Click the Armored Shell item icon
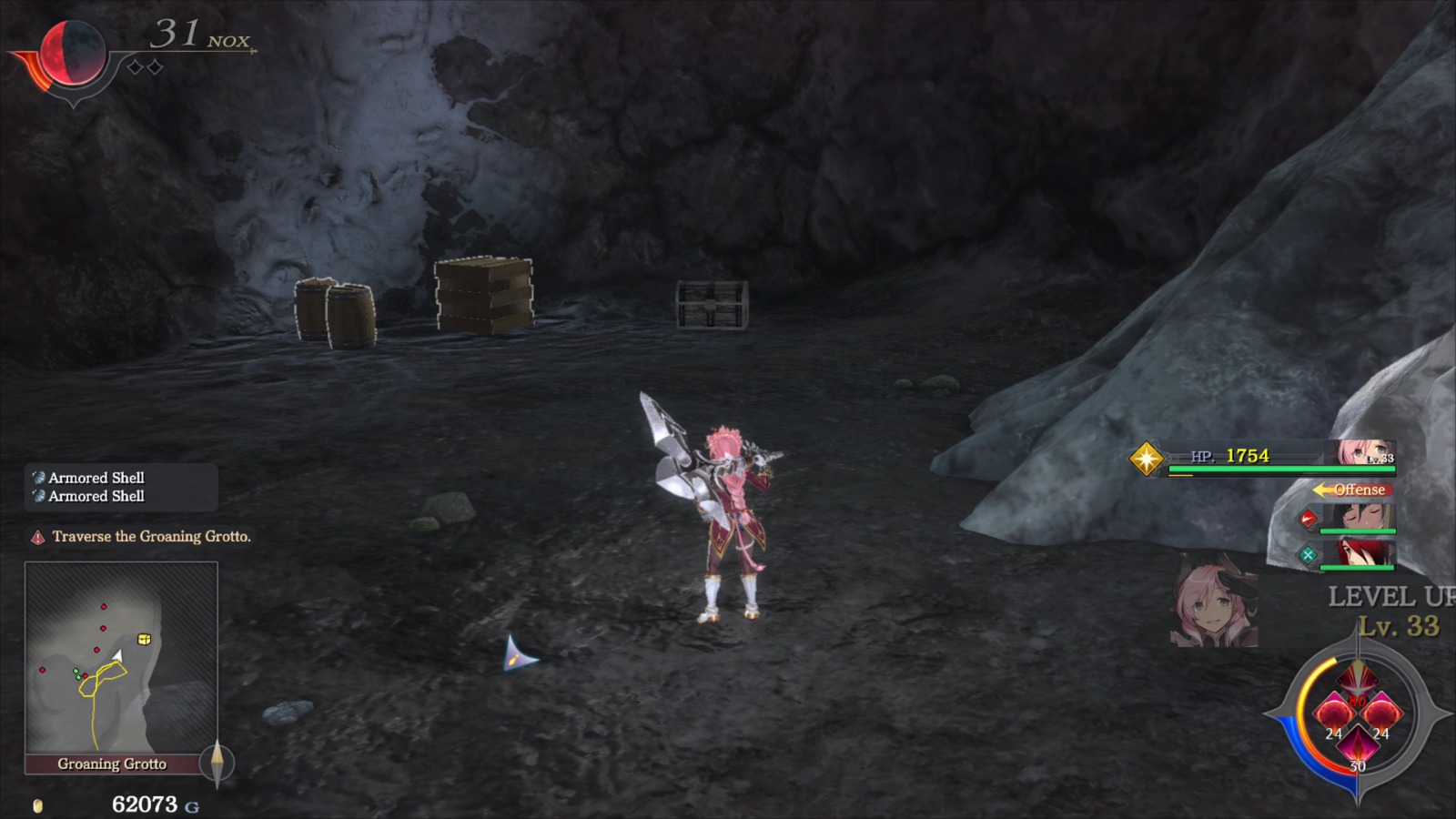 pos(38,477)
